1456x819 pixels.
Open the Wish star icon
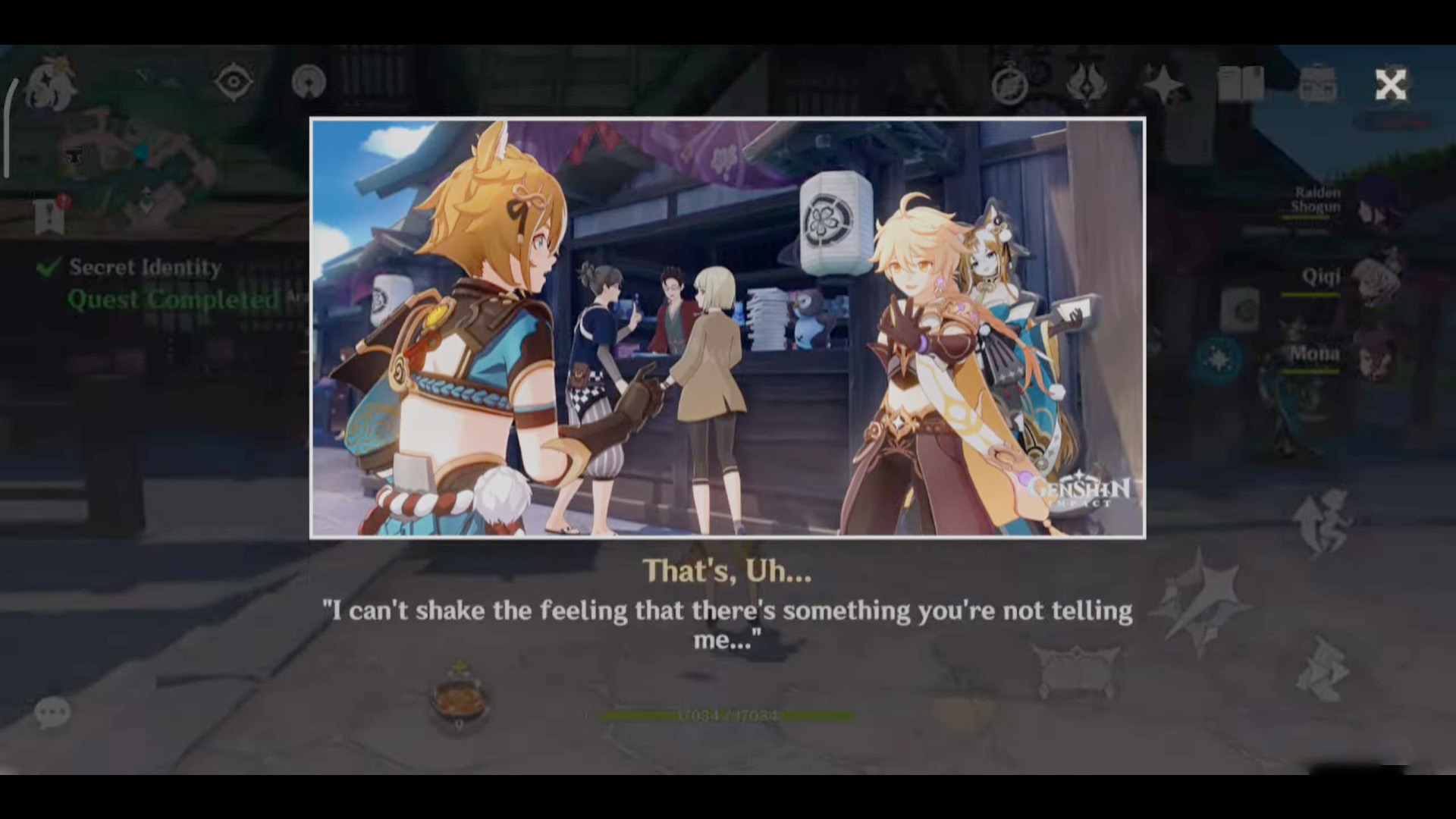pos(1163,84)
